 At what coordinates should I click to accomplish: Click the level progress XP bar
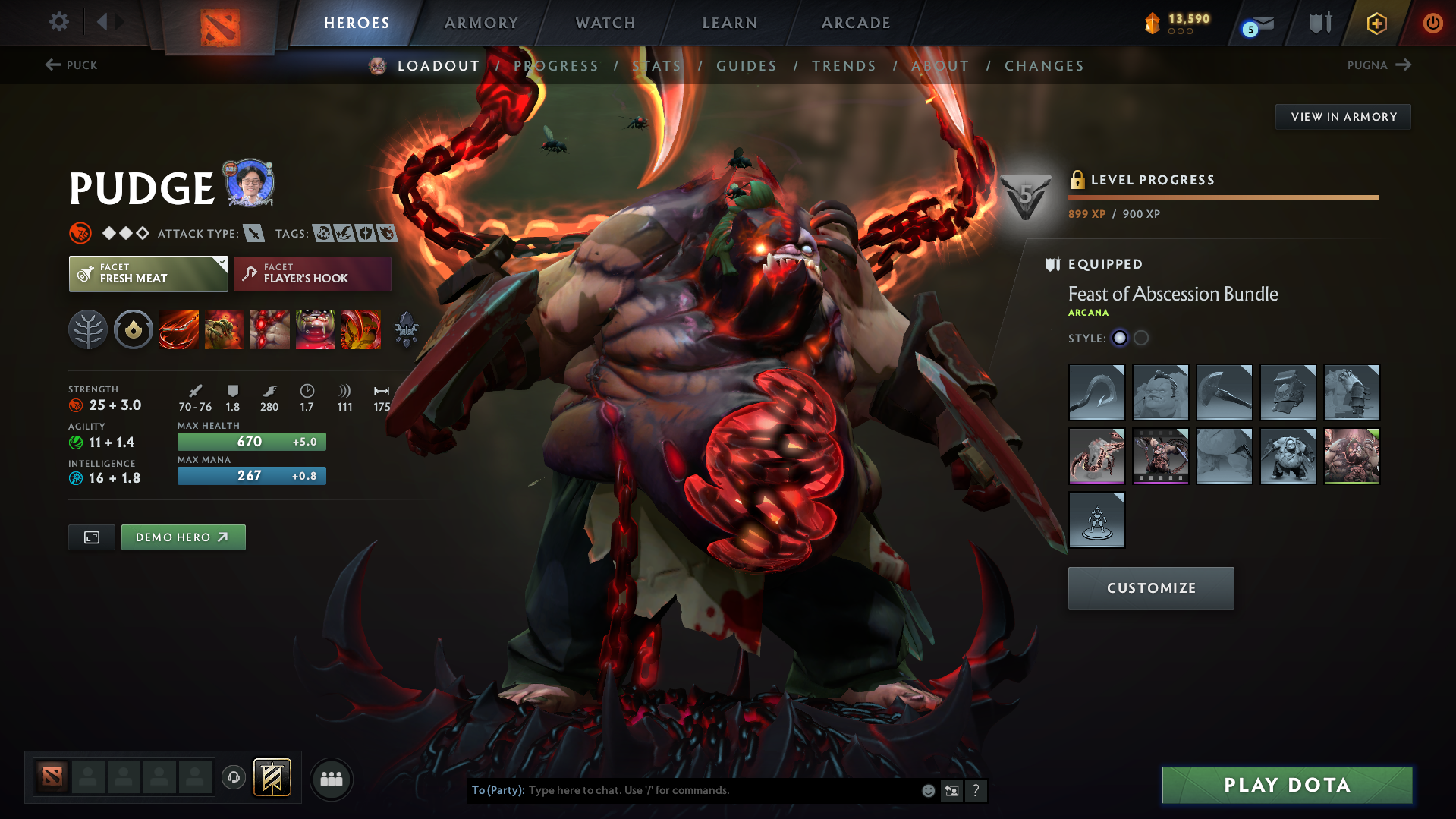click(x=1223, y=197)
